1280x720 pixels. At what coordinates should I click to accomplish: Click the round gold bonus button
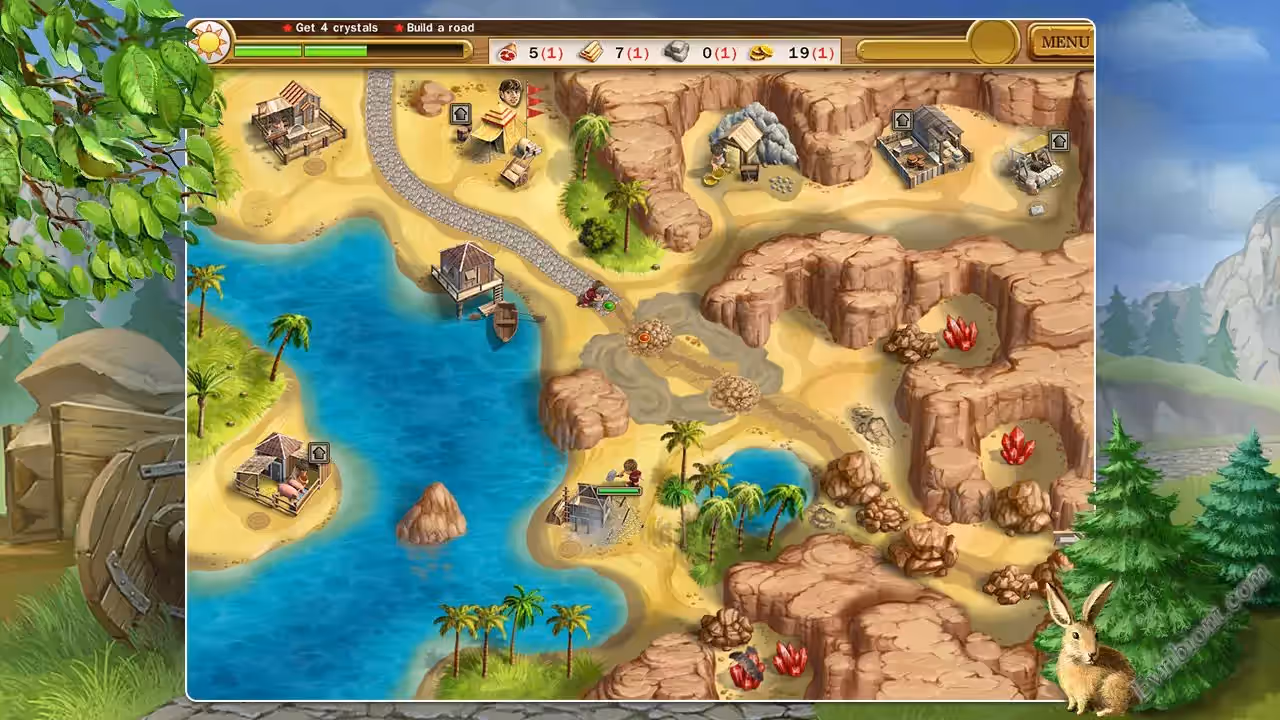tap(994, 42)
